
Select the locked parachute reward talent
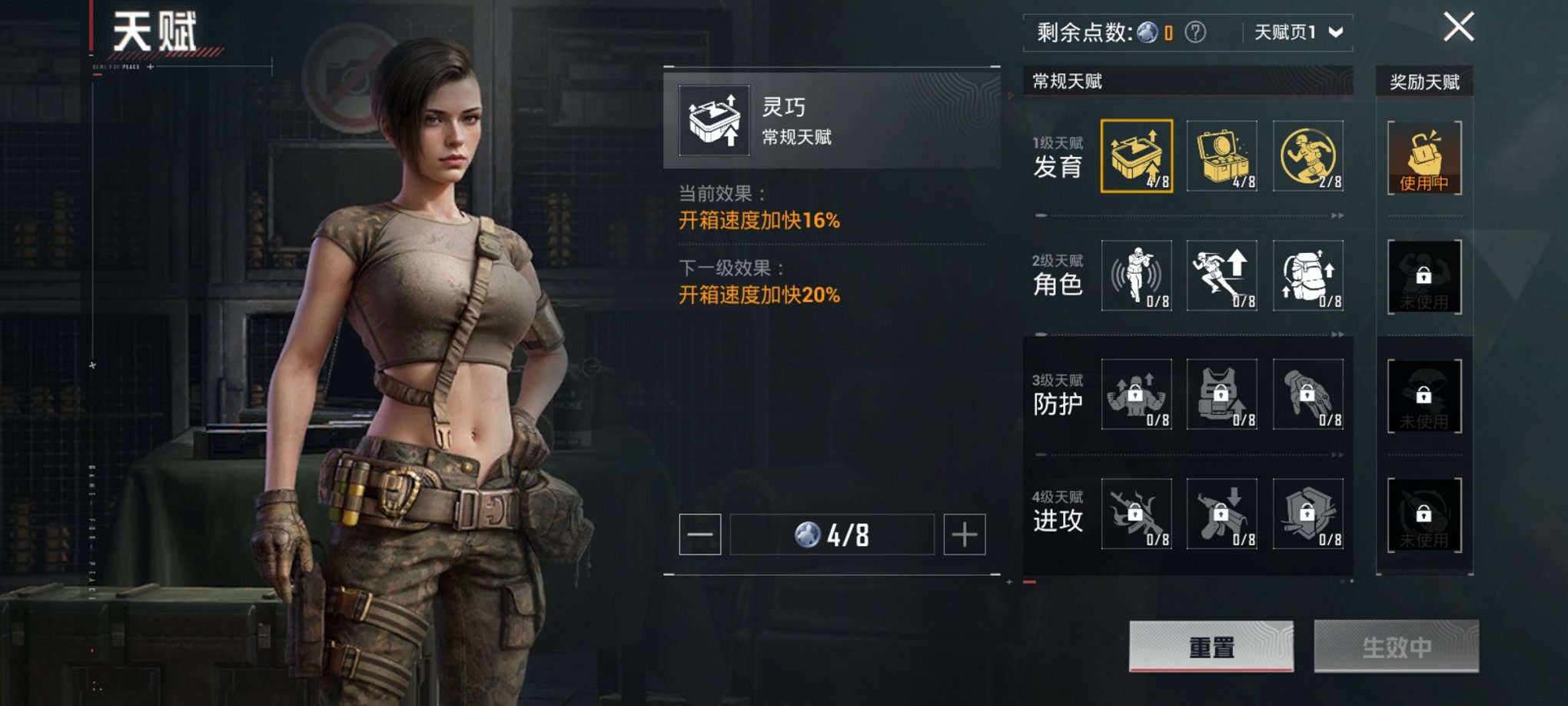pos(1424,396)
